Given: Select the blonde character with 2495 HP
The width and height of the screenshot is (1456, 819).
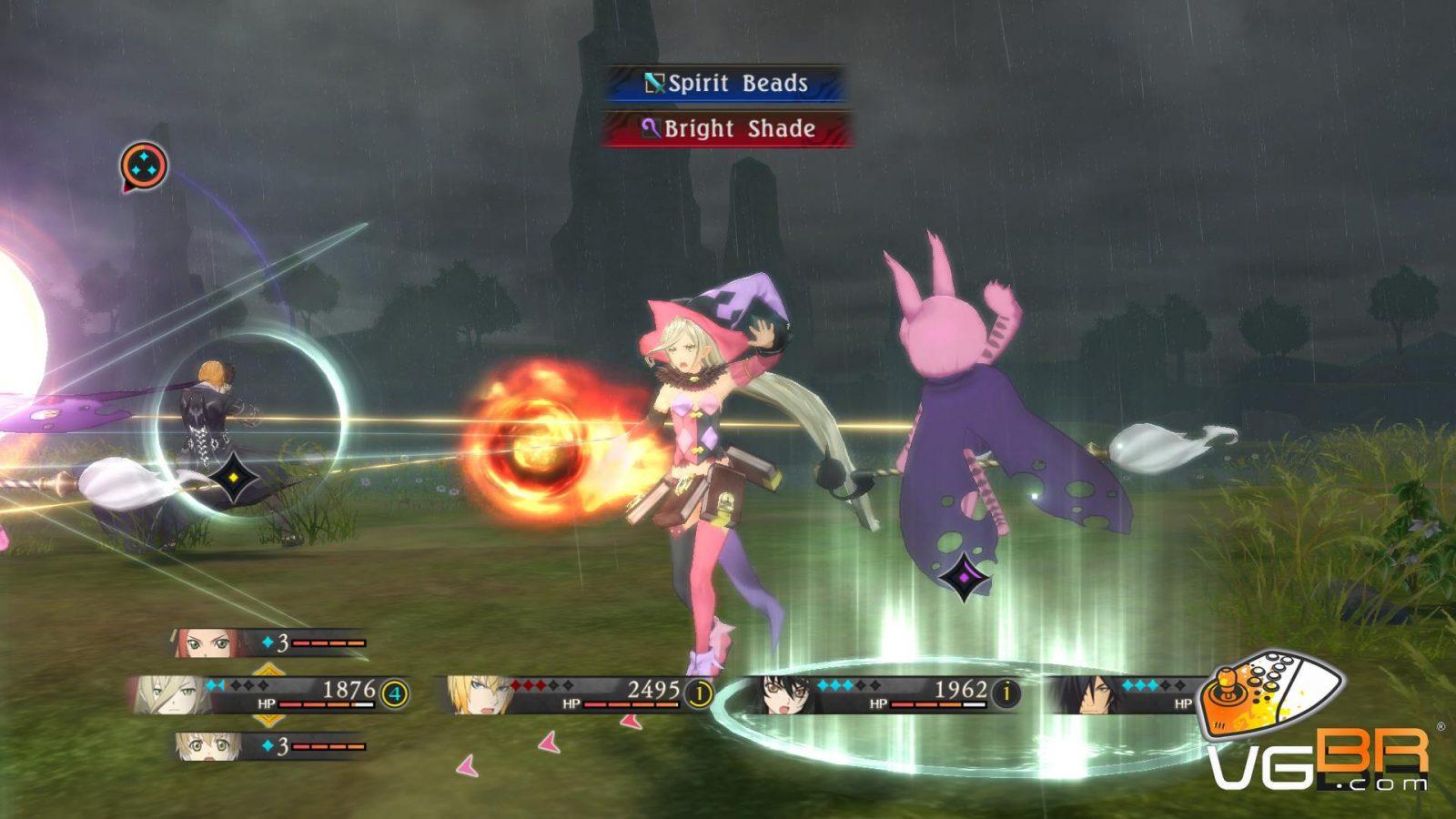Looking at the screenshot, I should [x=478, y=695].
